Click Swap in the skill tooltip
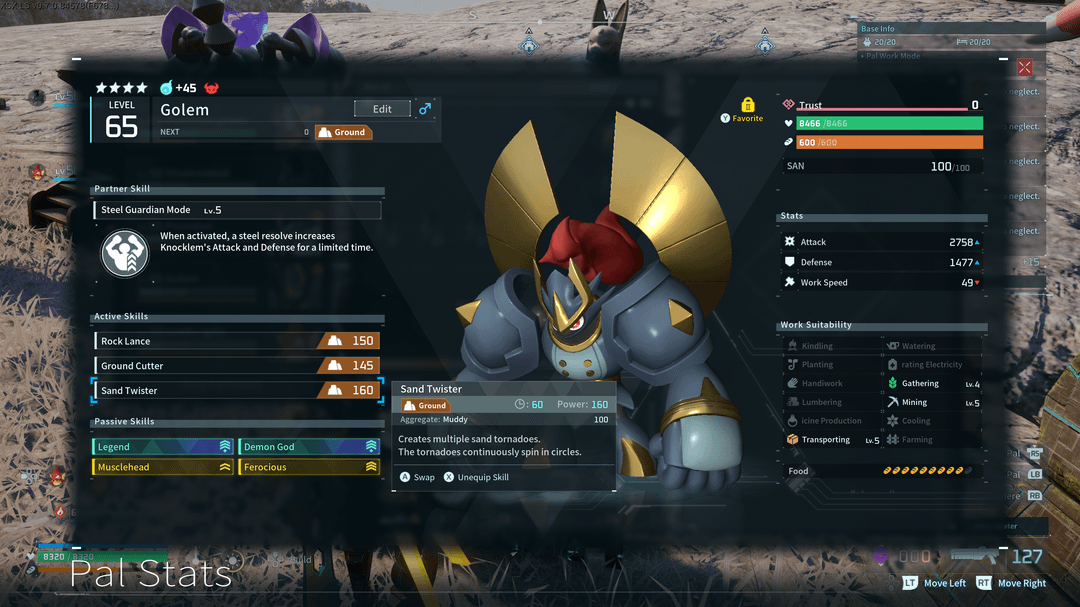This screenshot has height=607, width=1080. pos(417,477)
